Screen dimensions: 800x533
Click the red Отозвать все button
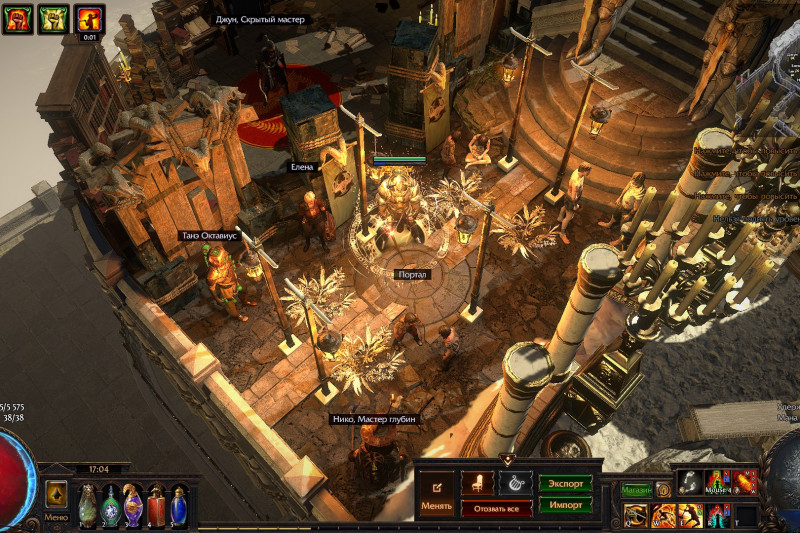coord(496,508)
